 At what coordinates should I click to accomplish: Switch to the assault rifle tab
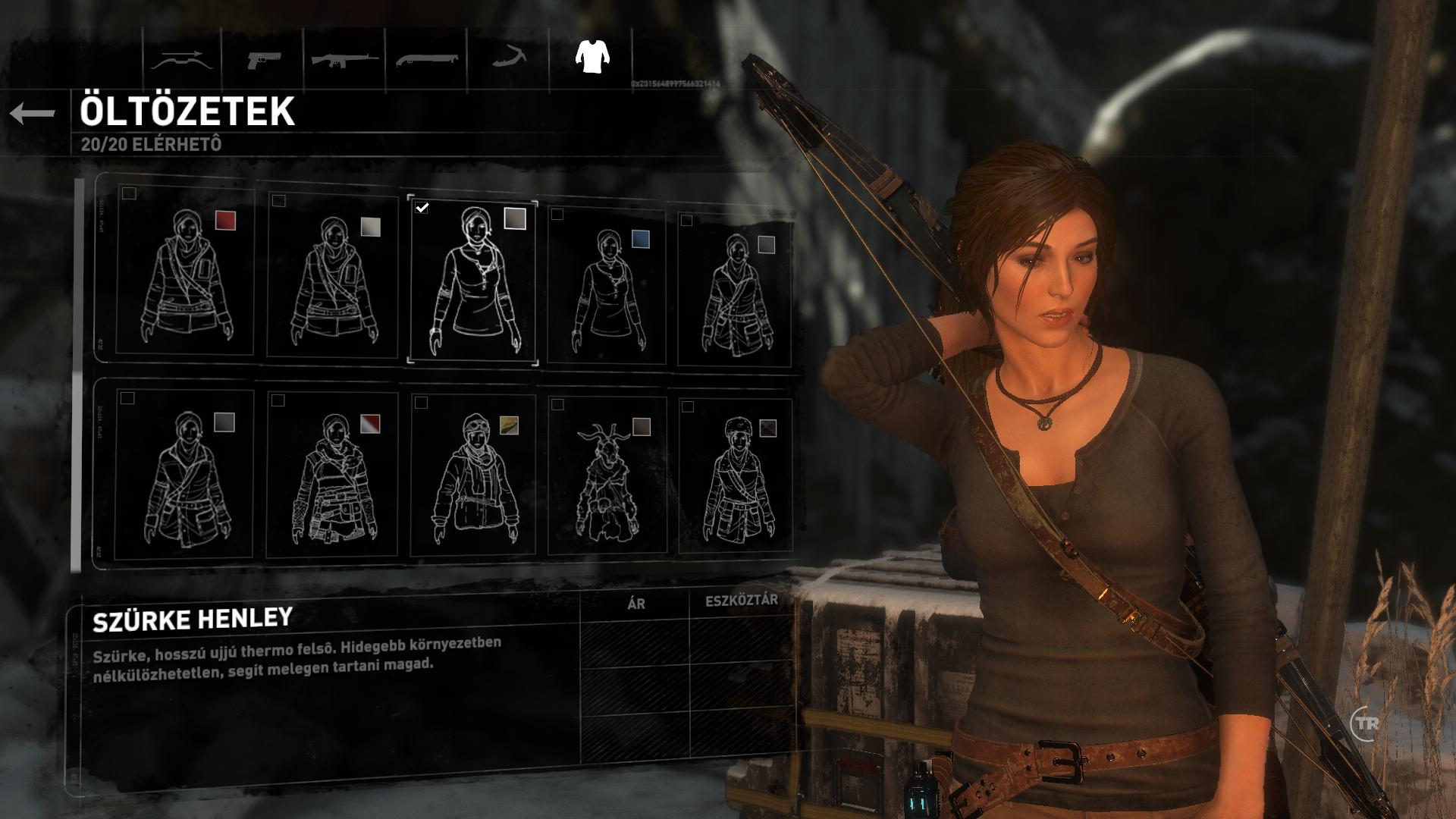pyautogui.click(x=344, y=59)
